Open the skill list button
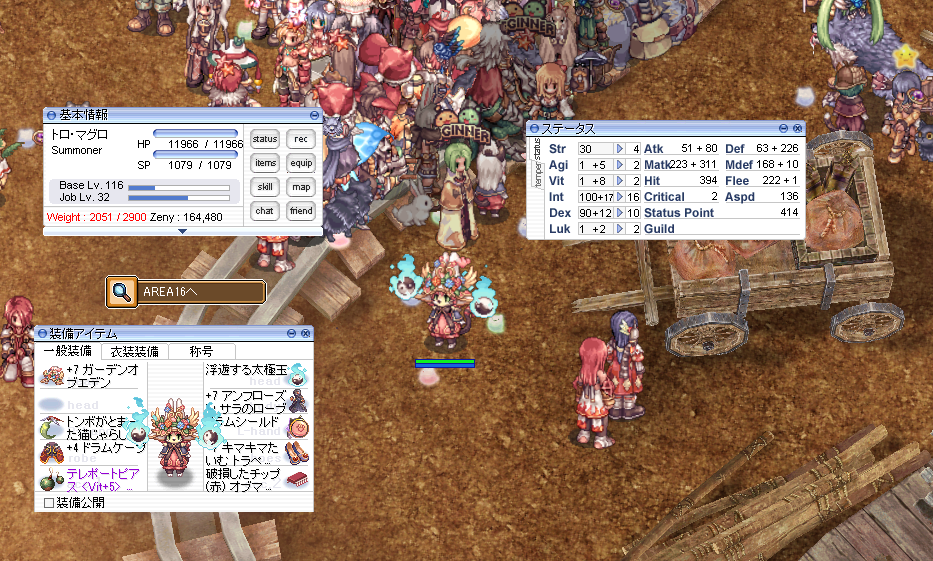This screenshot has height=561, width=933. (x=265, y=187)
